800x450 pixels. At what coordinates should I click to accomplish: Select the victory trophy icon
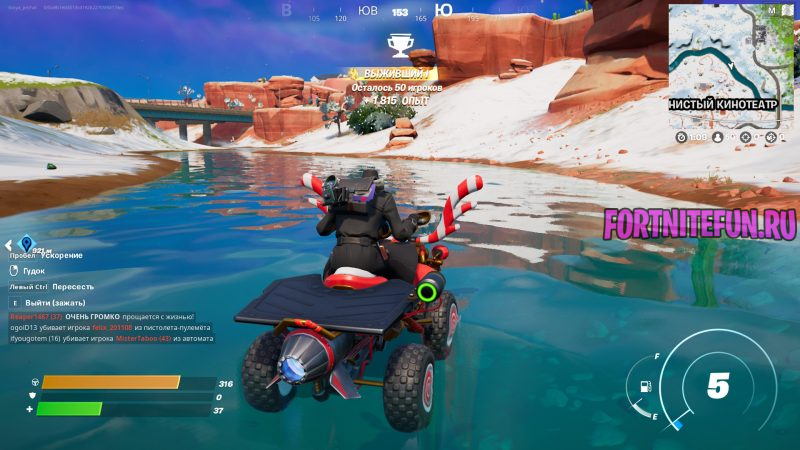(400, 45)
